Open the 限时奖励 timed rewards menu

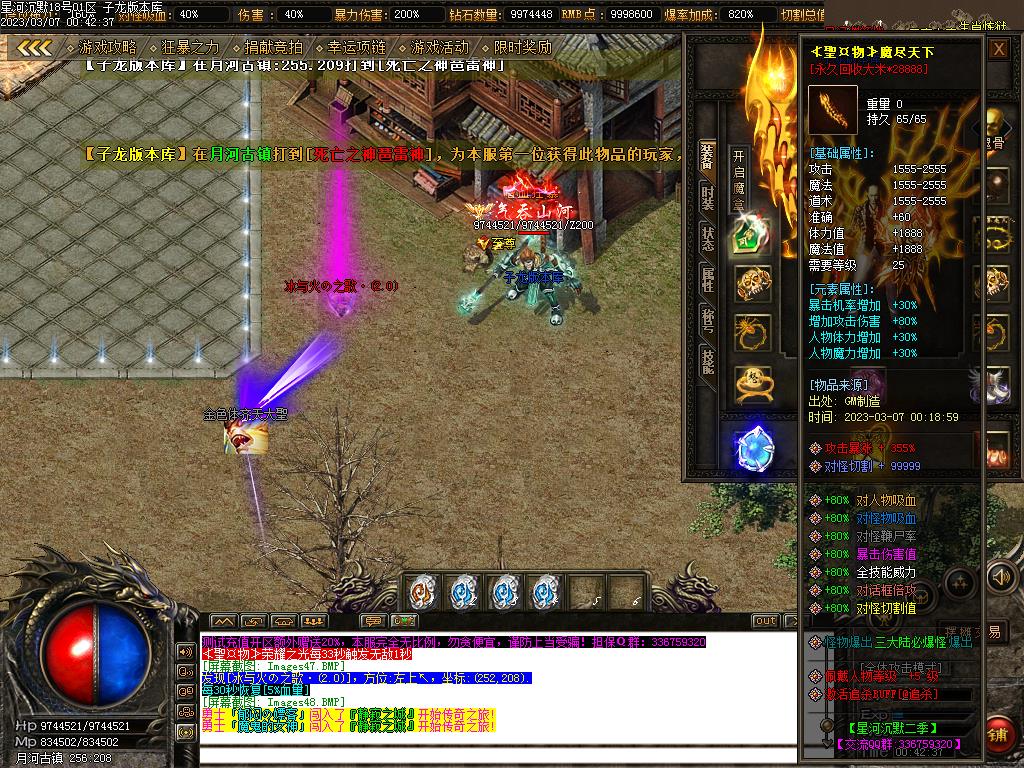[x=522, y=47]
